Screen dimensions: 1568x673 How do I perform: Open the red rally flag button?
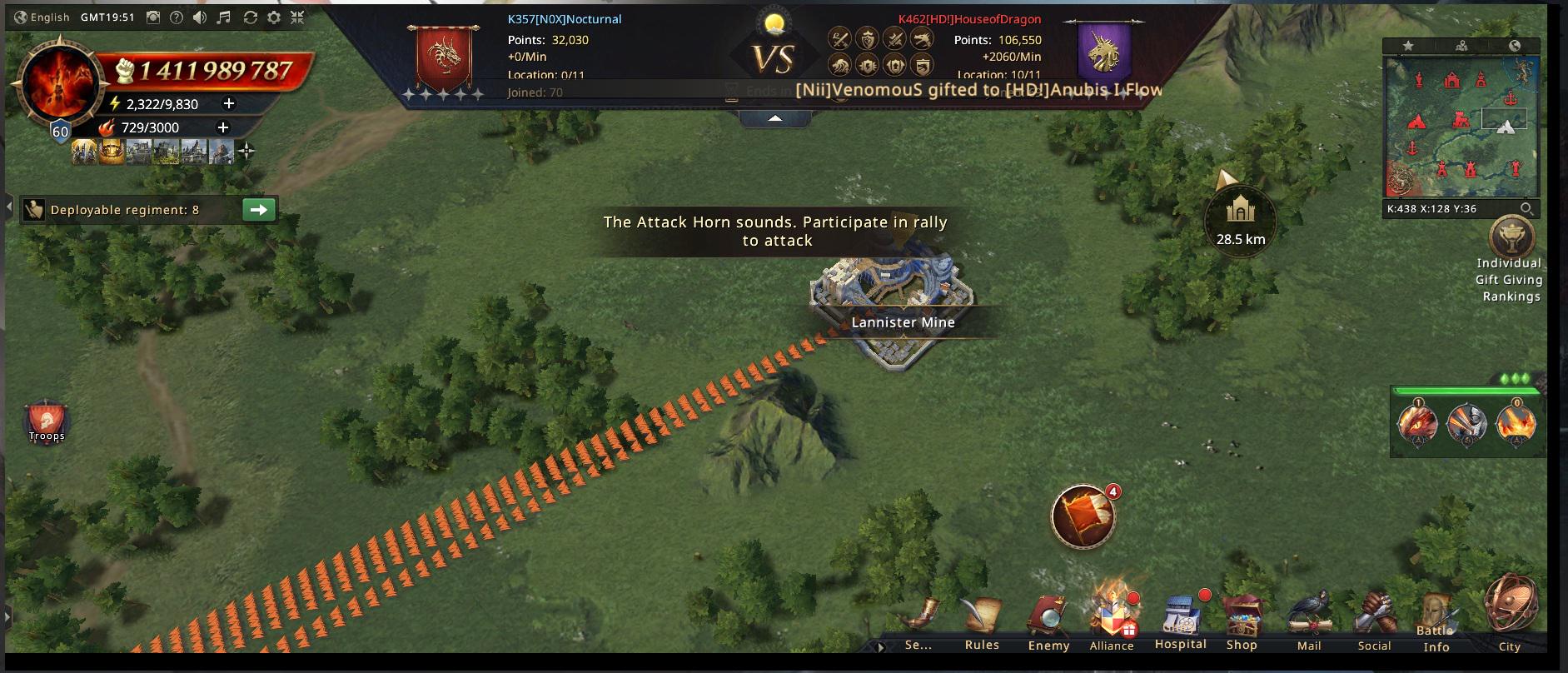tap(1083, 517)
